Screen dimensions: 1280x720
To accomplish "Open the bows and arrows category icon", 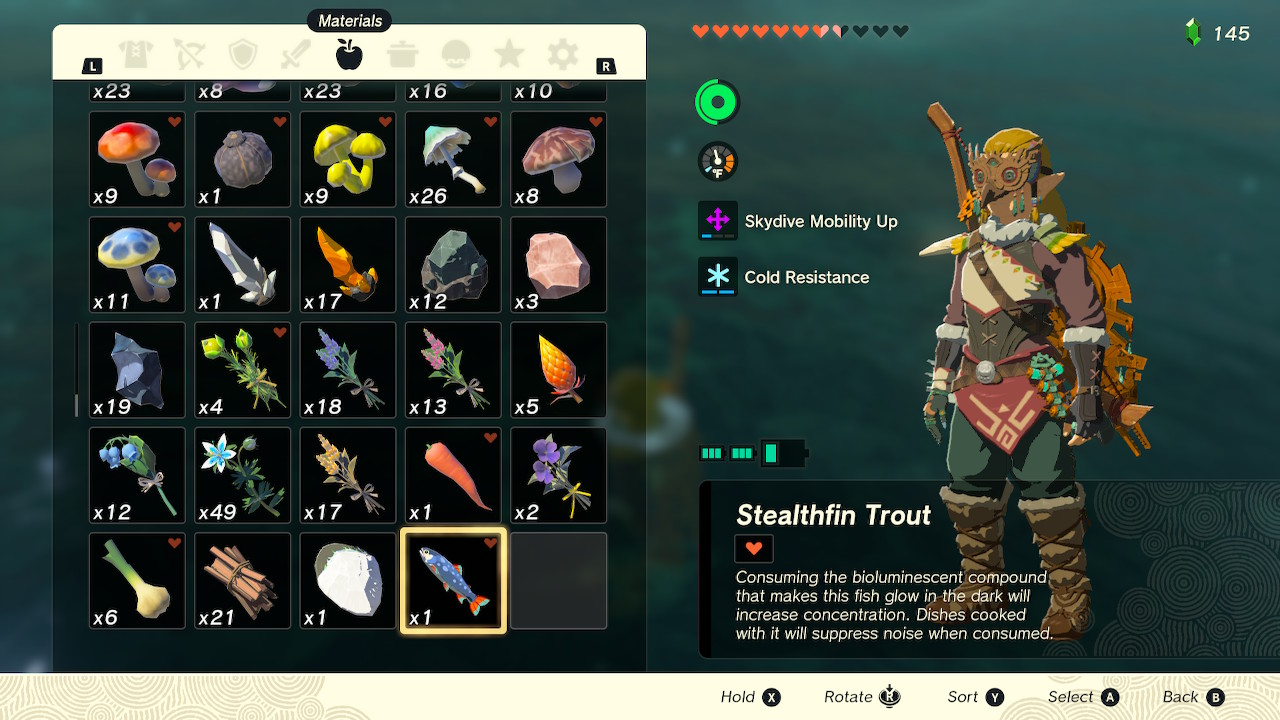I will coord(190,55).
